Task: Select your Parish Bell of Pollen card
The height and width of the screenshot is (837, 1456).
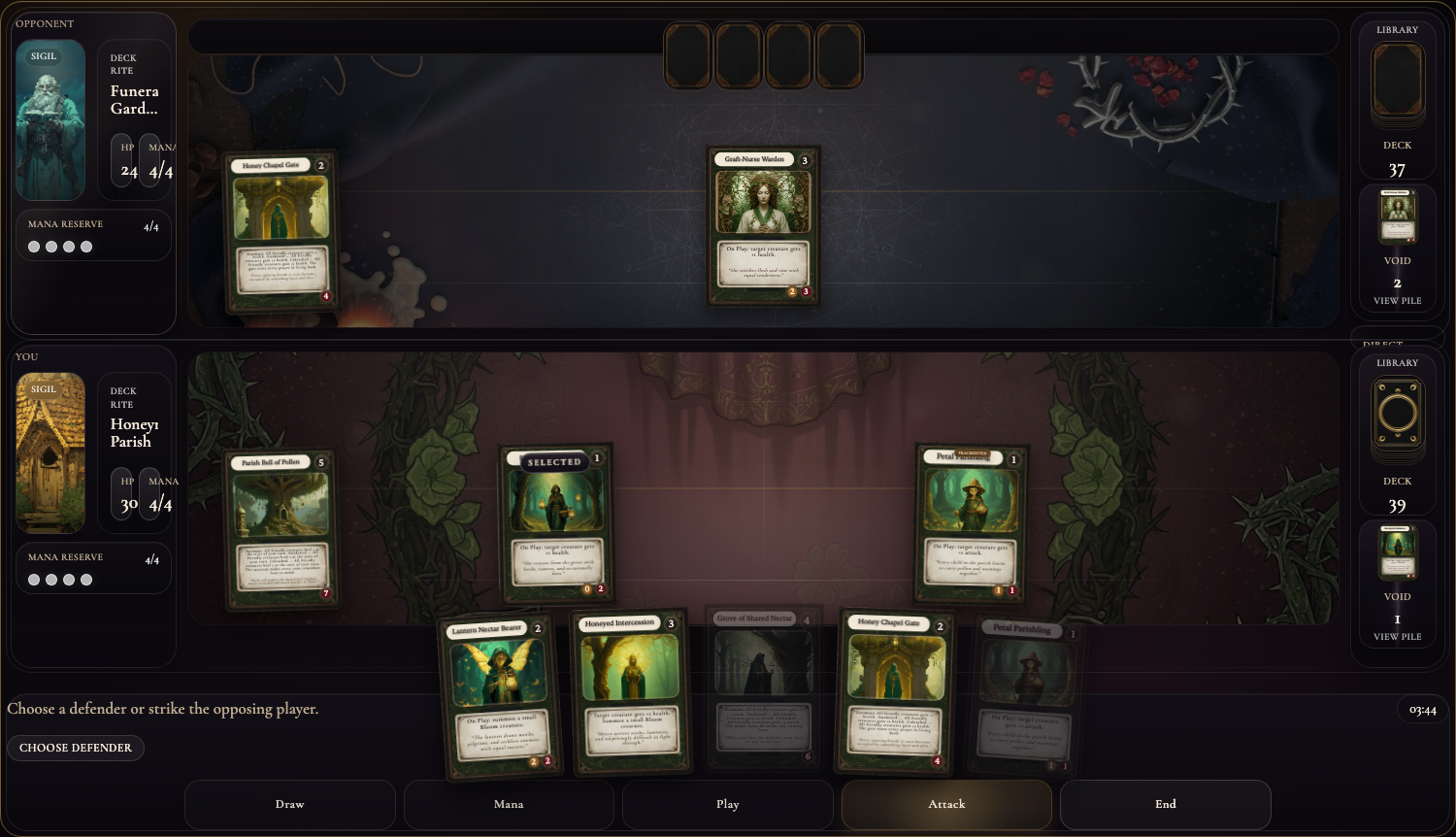Action: [x=281, y=529]
